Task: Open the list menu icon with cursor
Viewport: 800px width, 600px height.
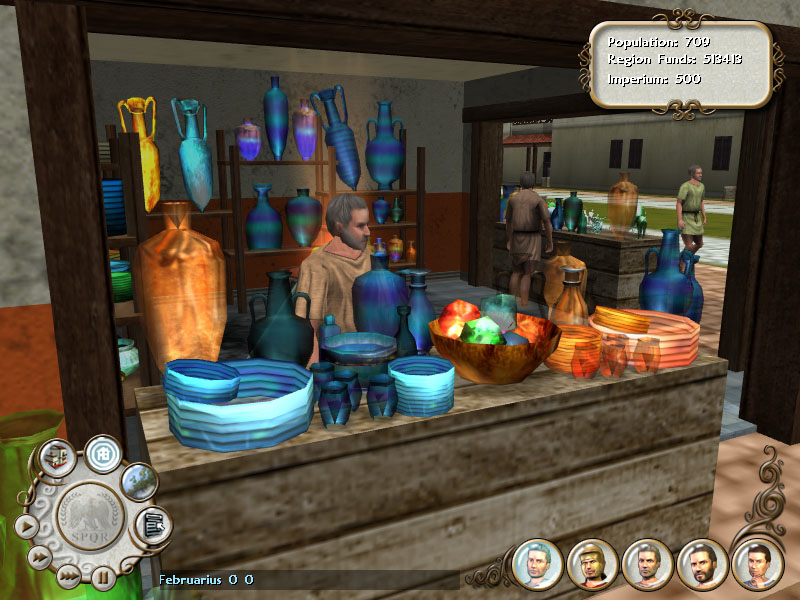Action: coord(152,524)
